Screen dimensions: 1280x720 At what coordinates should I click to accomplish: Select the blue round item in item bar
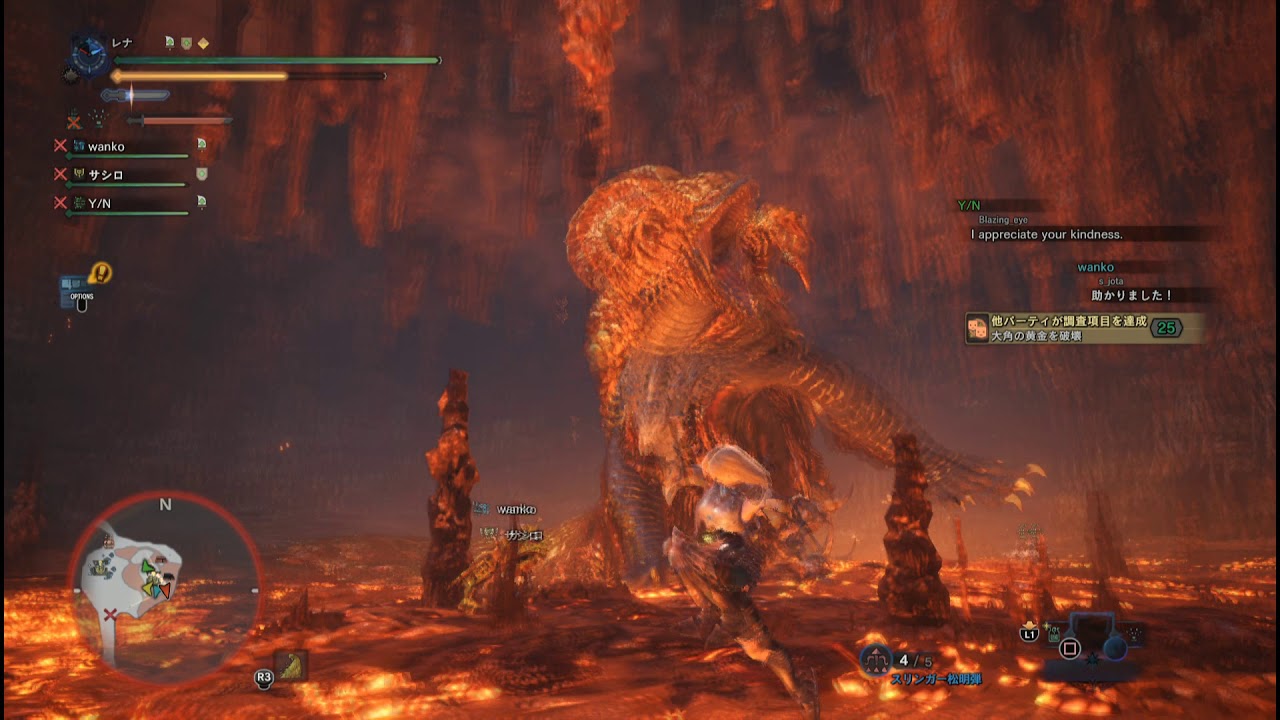pos(1115,648)
